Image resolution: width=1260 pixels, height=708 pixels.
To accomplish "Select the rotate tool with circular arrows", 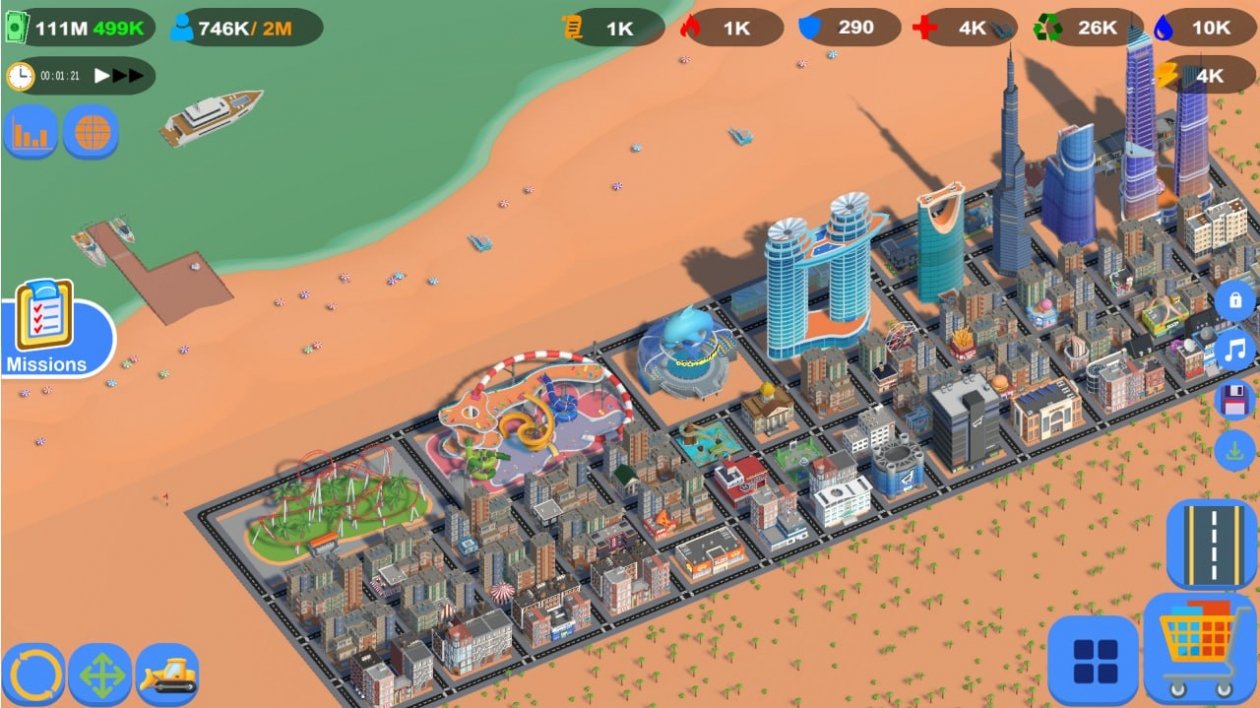I will coord(33,675).
